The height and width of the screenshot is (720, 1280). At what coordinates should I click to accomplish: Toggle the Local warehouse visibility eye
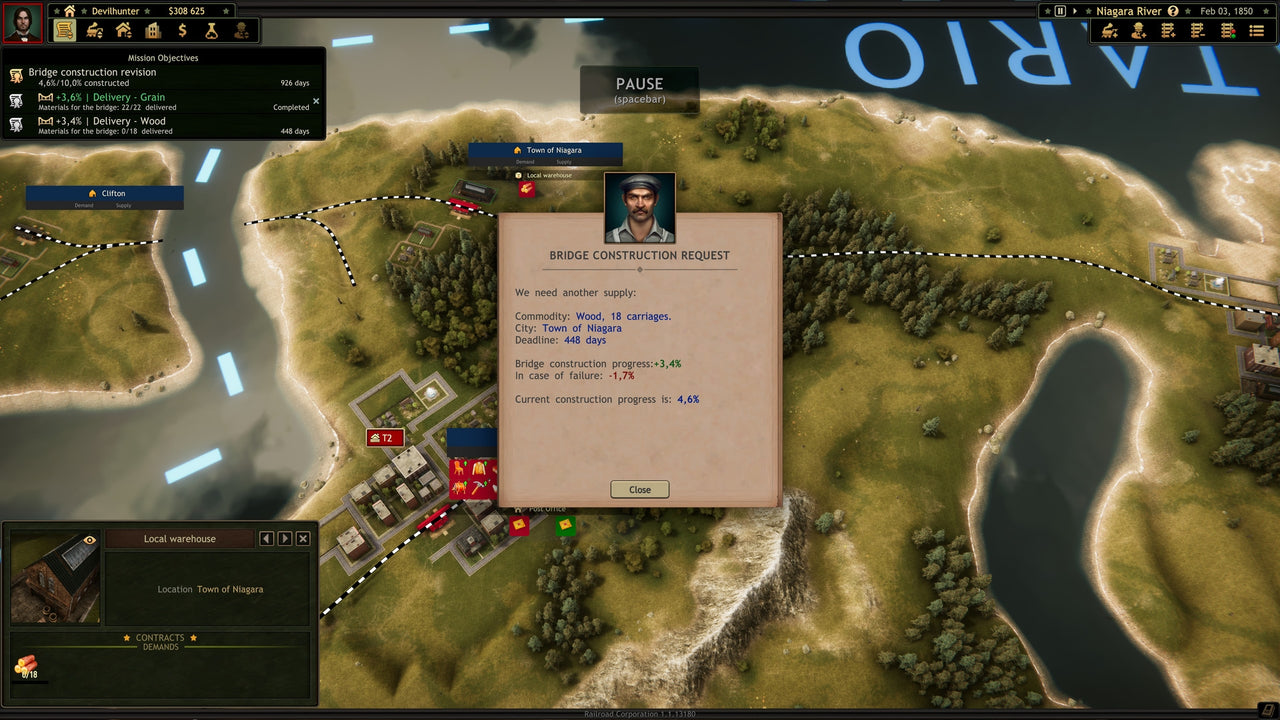click(90, 539)
